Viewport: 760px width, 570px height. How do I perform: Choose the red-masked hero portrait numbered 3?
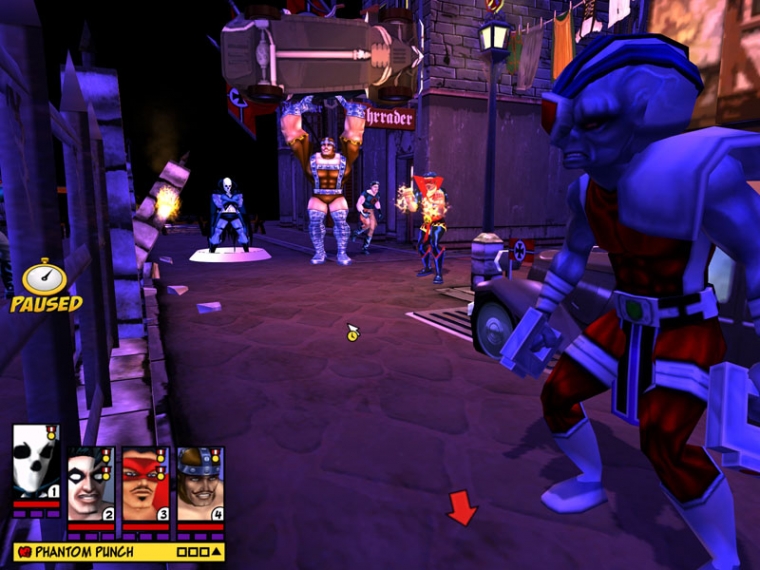145,484
